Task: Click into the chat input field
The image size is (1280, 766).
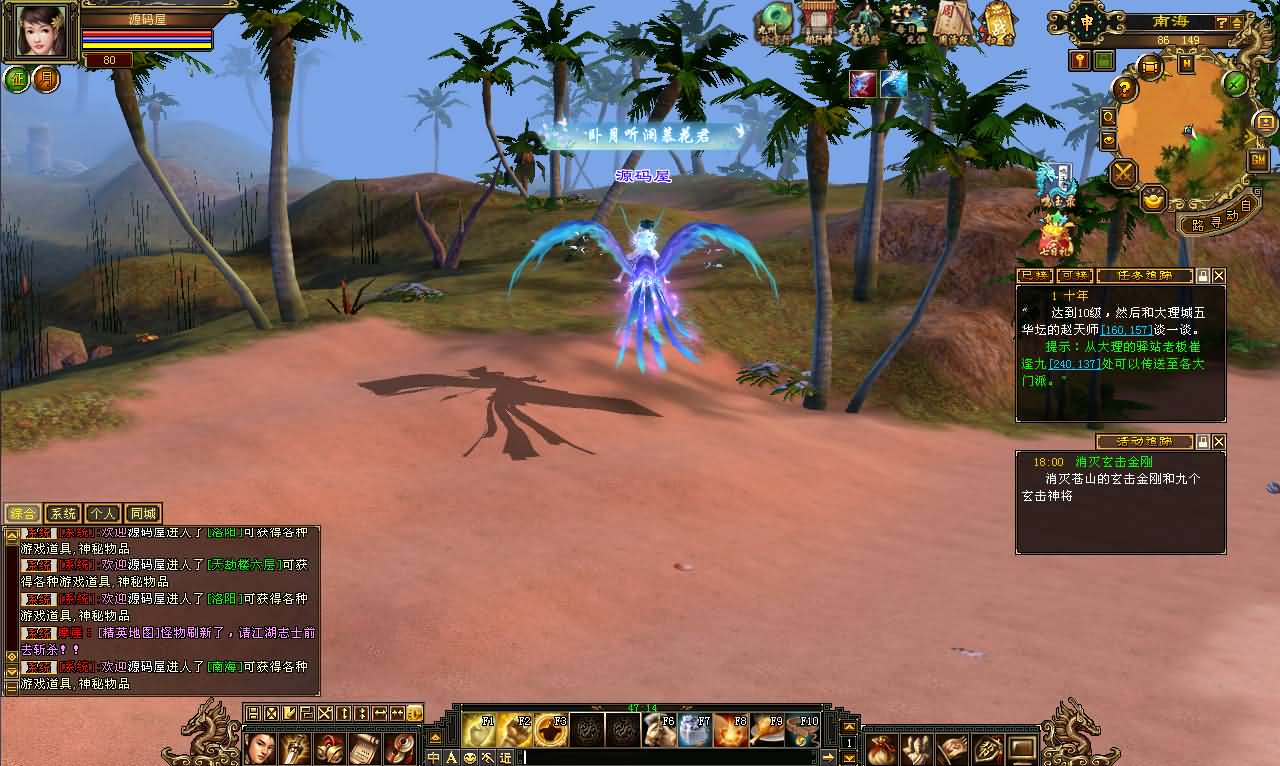Action: (680, 757)
